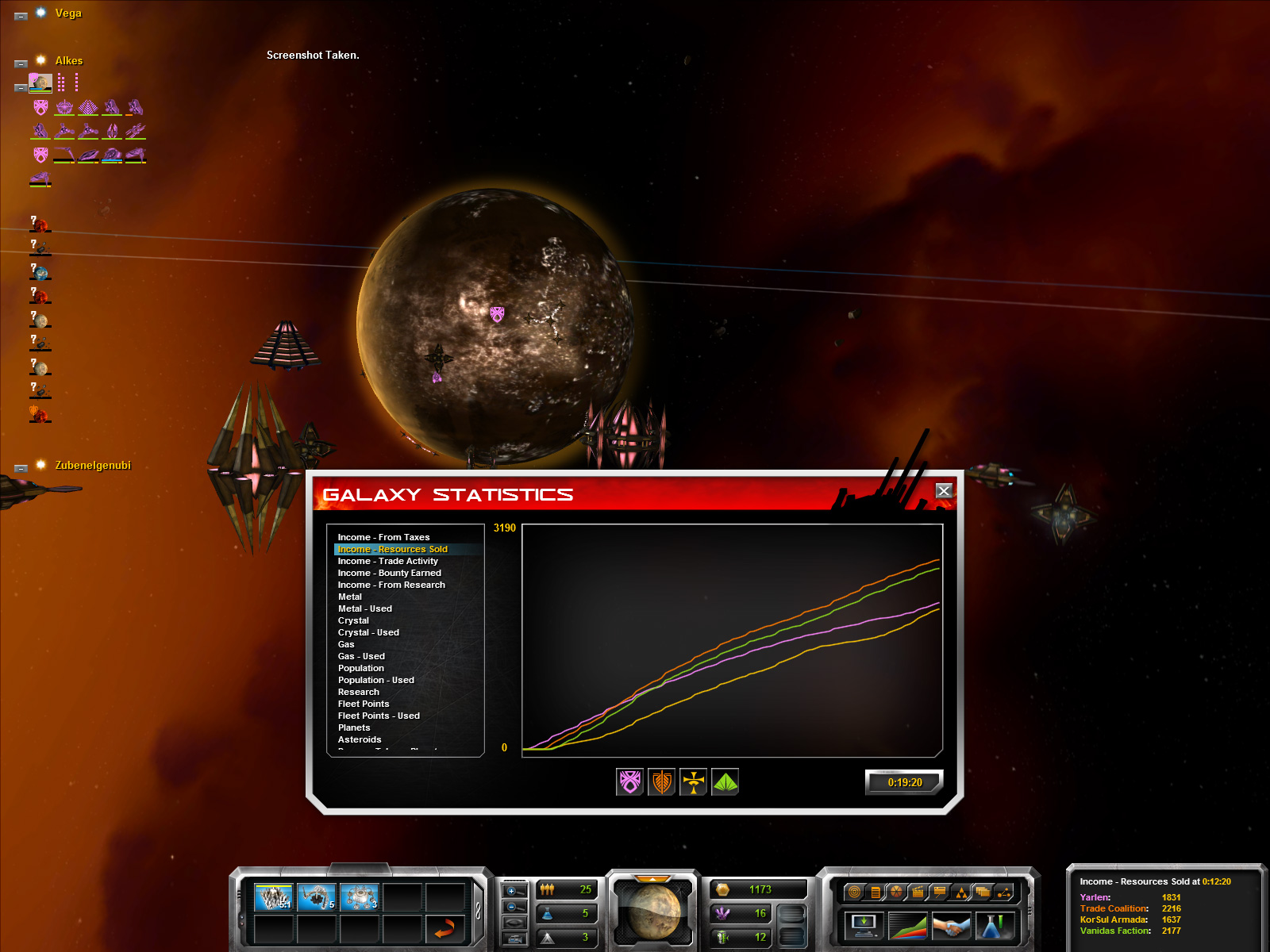
Task: Open the statistics graph icon
Action: click(907, 926)
